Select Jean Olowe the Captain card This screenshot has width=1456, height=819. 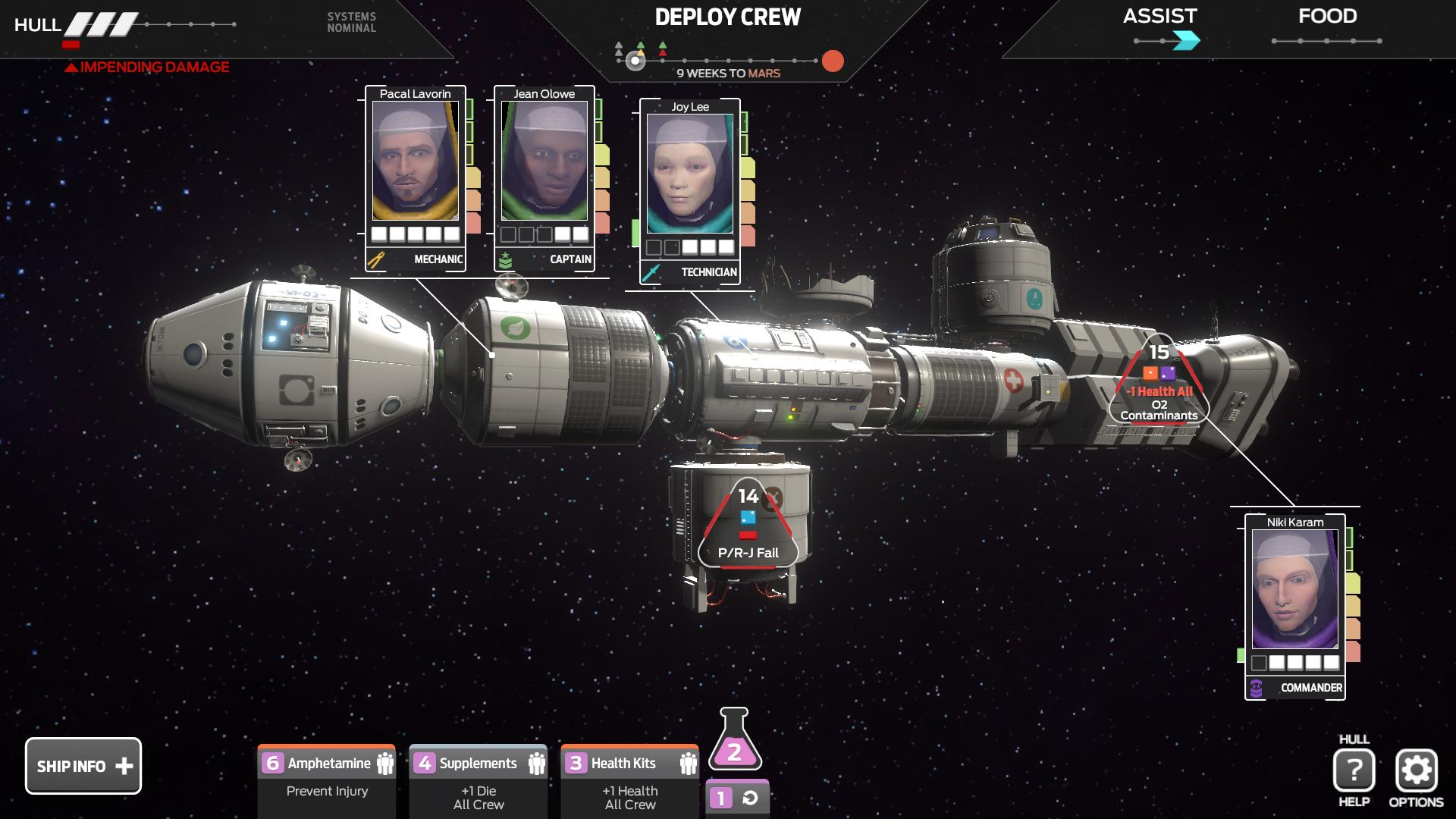tap(544, 178)
